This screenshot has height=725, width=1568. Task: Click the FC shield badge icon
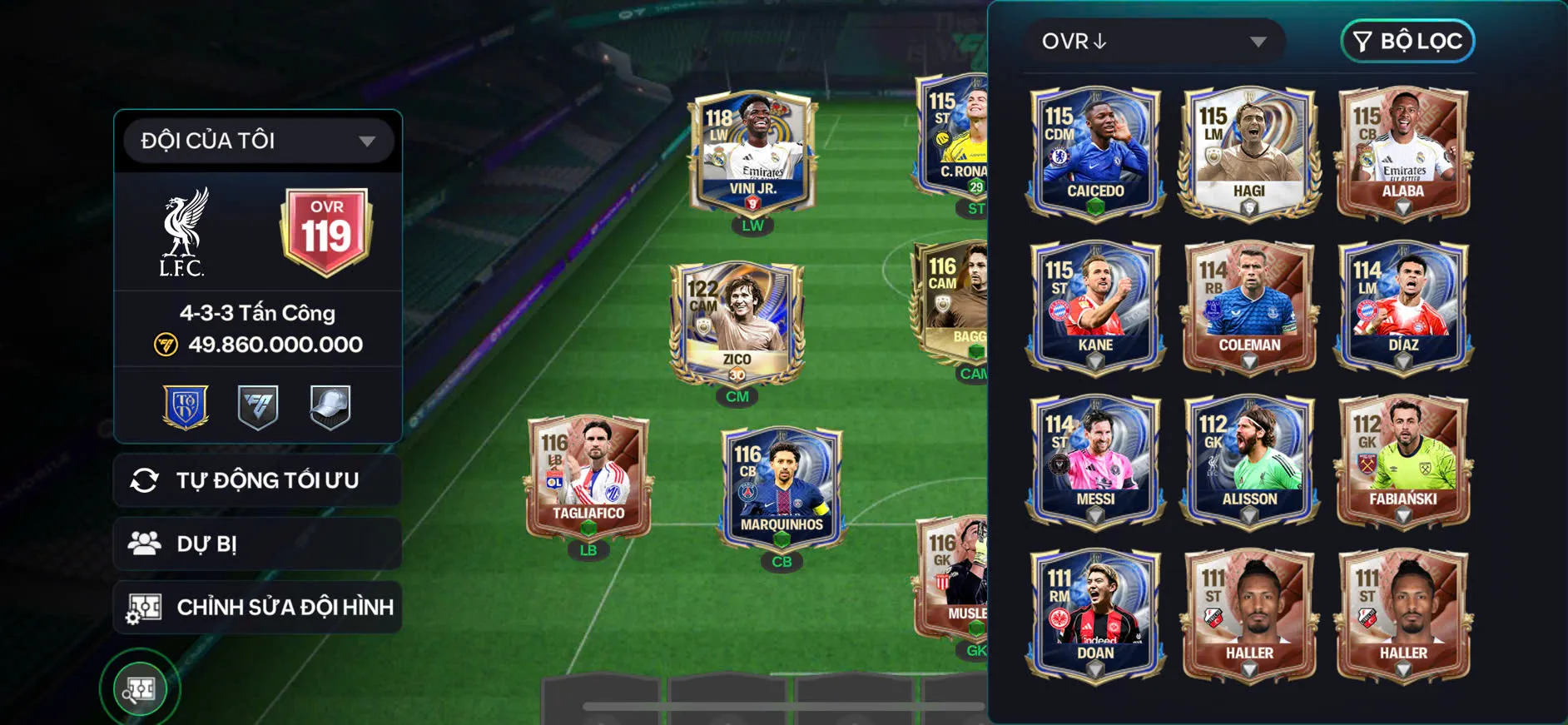258,406
